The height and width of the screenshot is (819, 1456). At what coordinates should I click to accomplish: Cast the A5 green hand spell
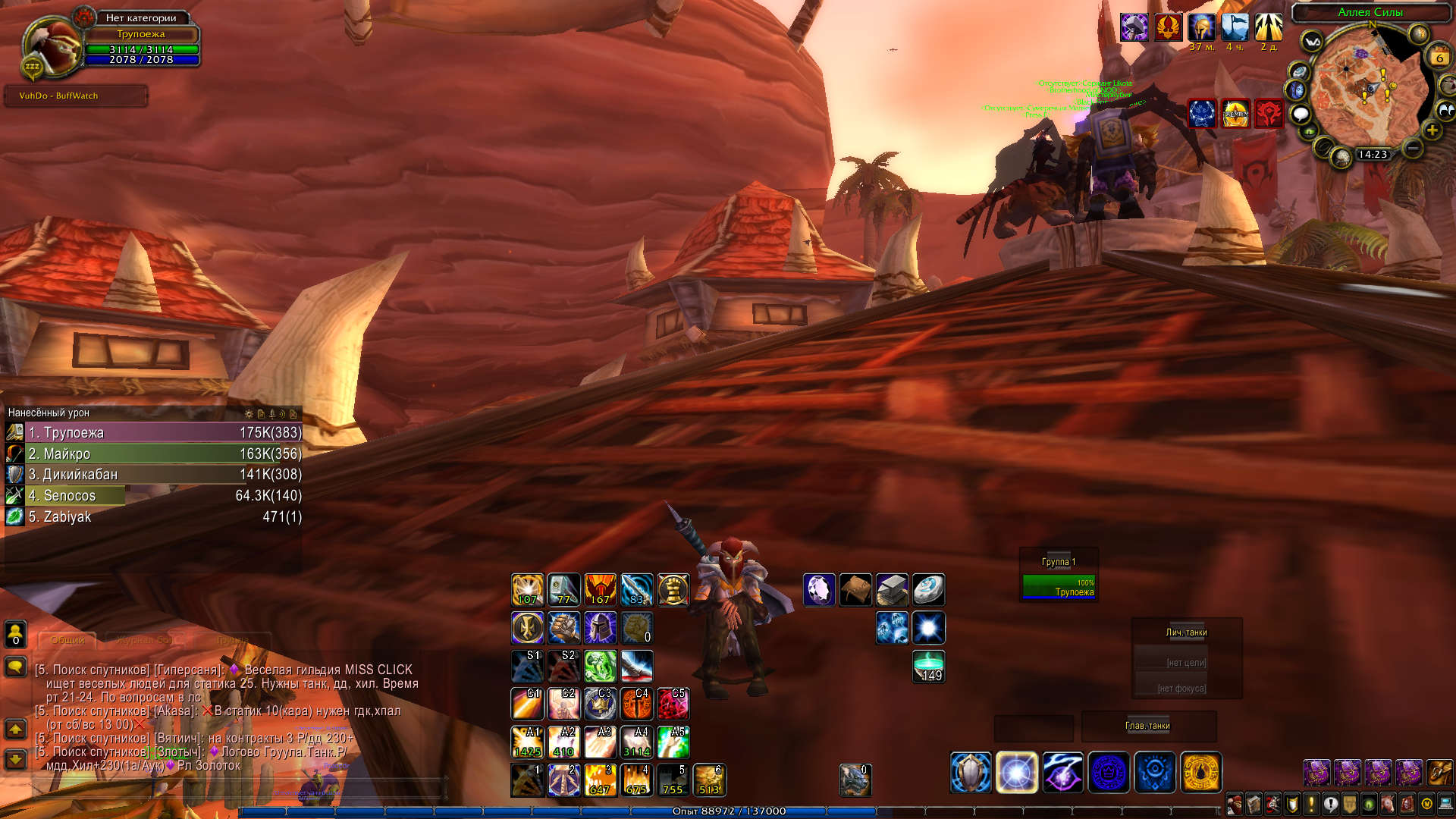pyautogui.click(x=673, y=742)
